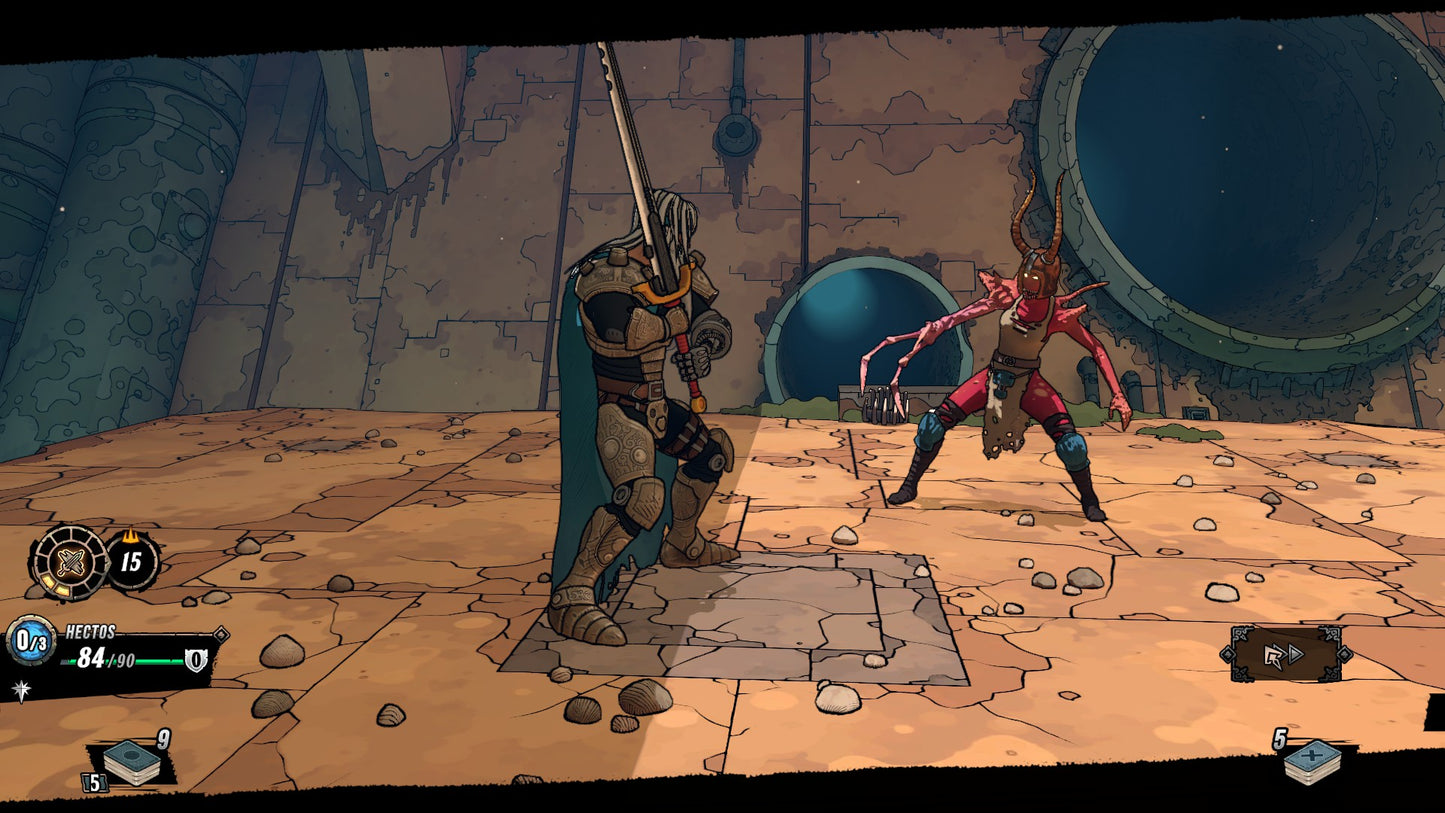Screen dimensions: 1445x813
Task: Click the cursor prompt icon on the right panel
Action: [x=1275, y=656]
